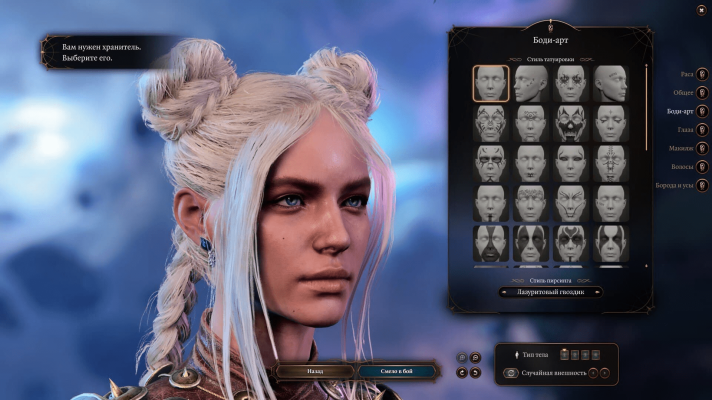Open the piercing style dropdown Лазуритовый гвоздик

(x=551, y=293)
